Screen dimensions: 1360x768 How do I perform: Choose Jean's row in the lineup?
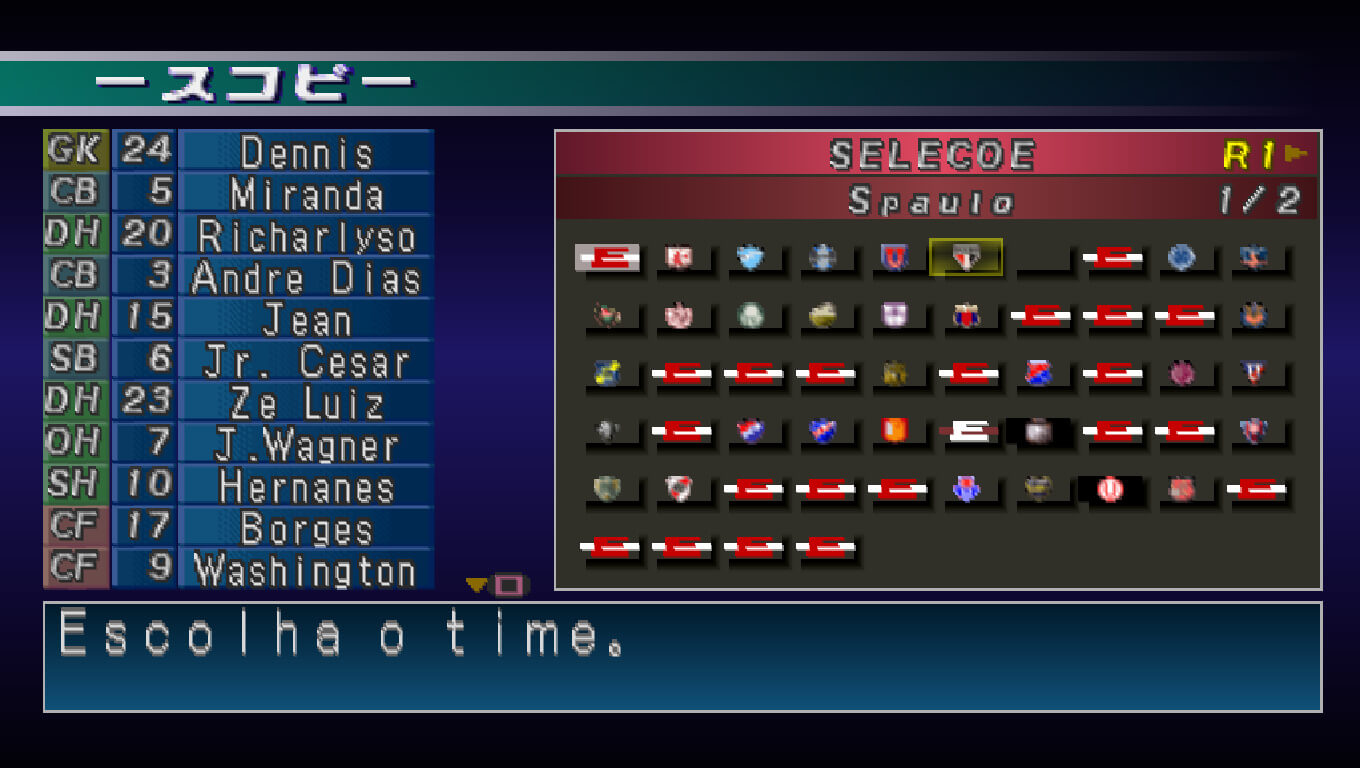[x=306, y=320]
